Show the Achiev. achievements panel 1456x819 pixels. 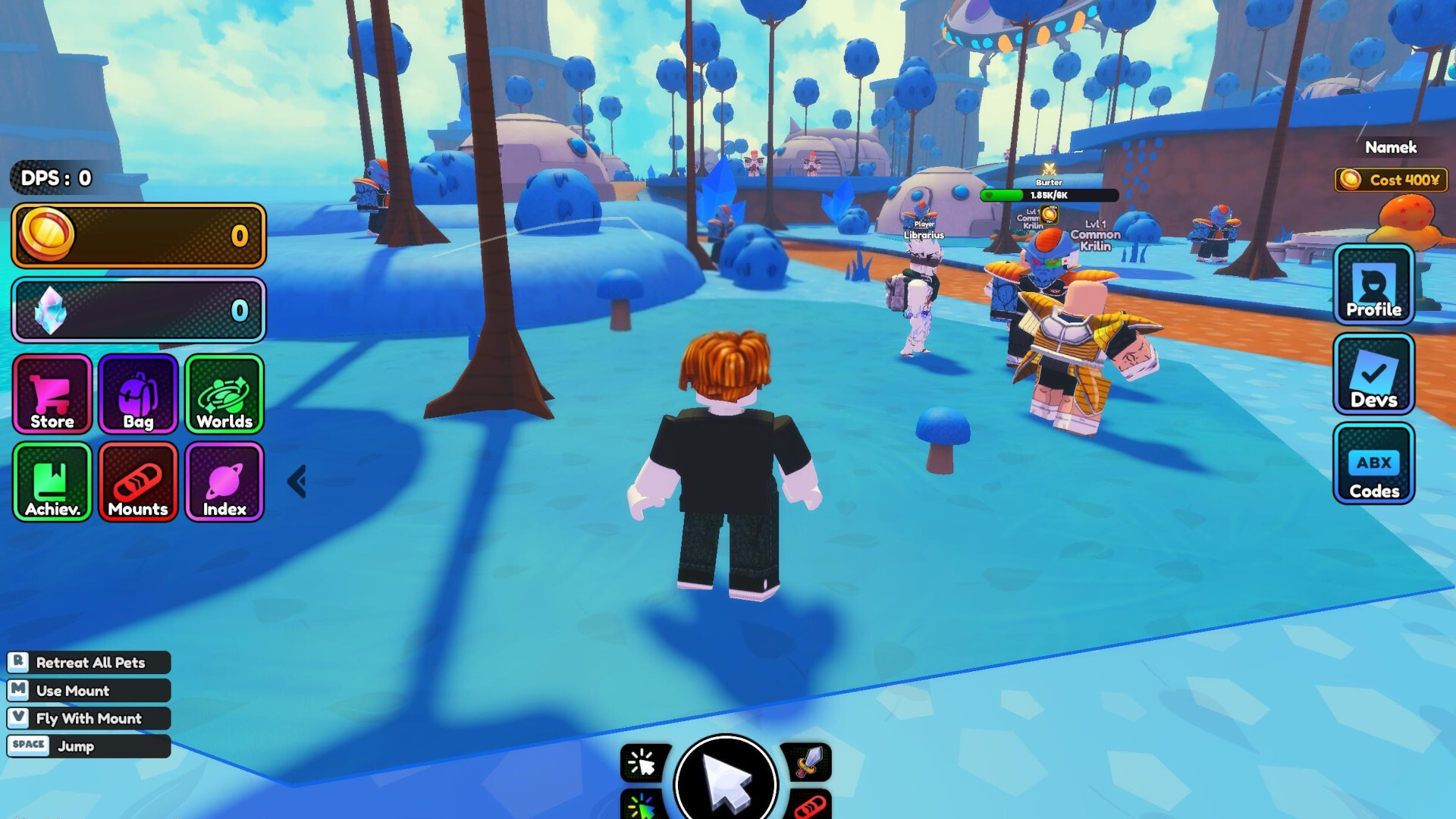tap(52, 482)
